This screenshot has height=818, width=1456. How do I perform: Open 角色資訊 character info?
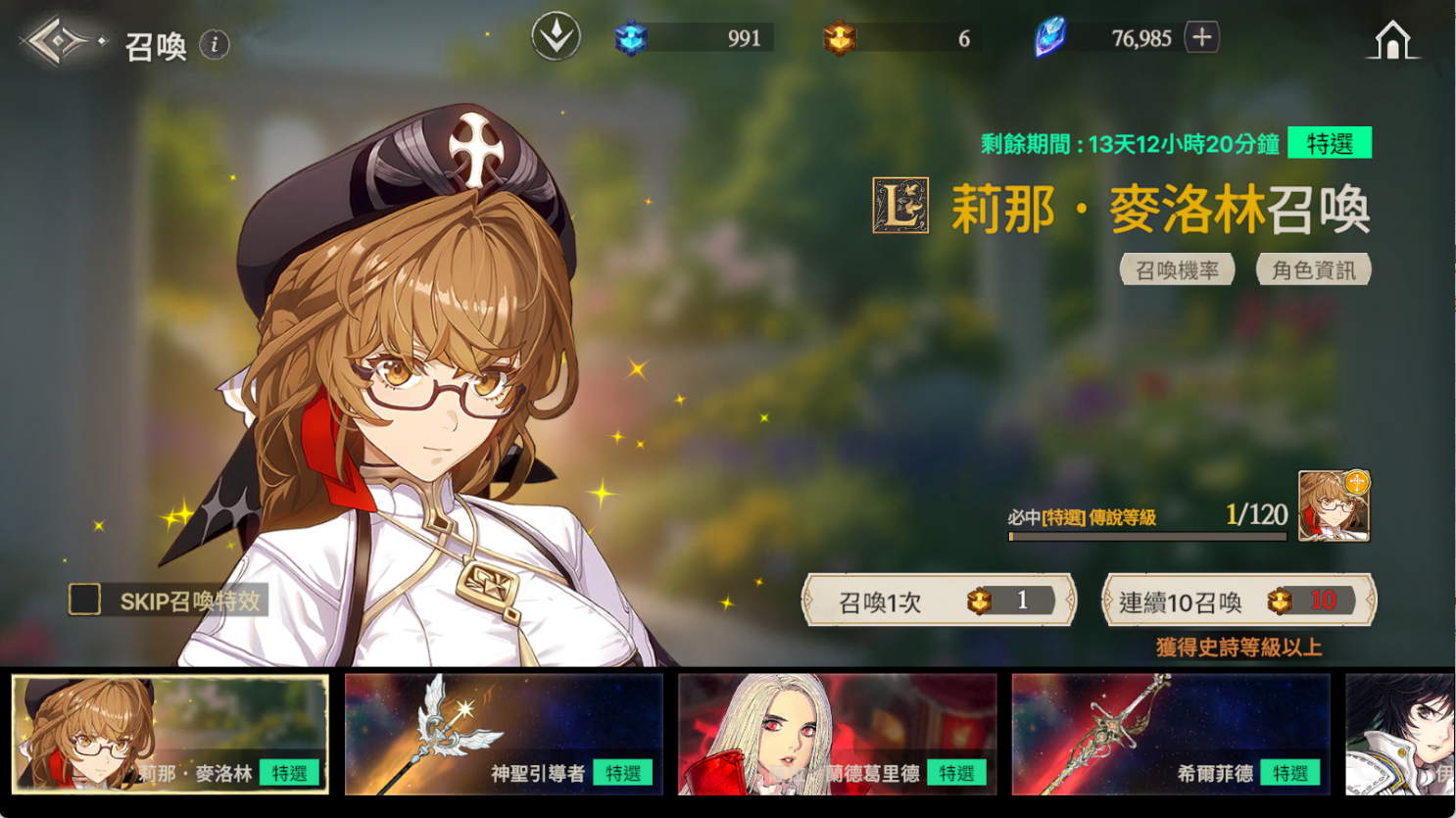point(1313,269)
